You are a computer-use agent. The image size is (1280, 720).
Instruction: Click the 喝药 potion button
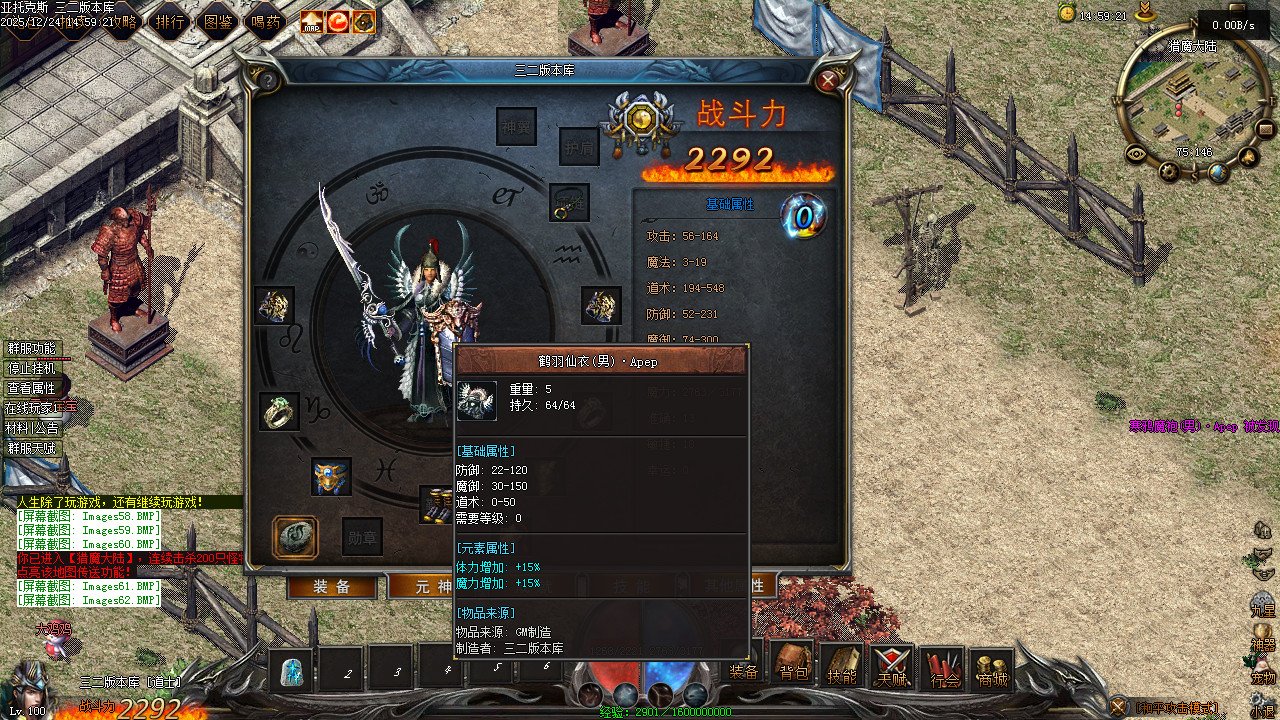[266, 21]
